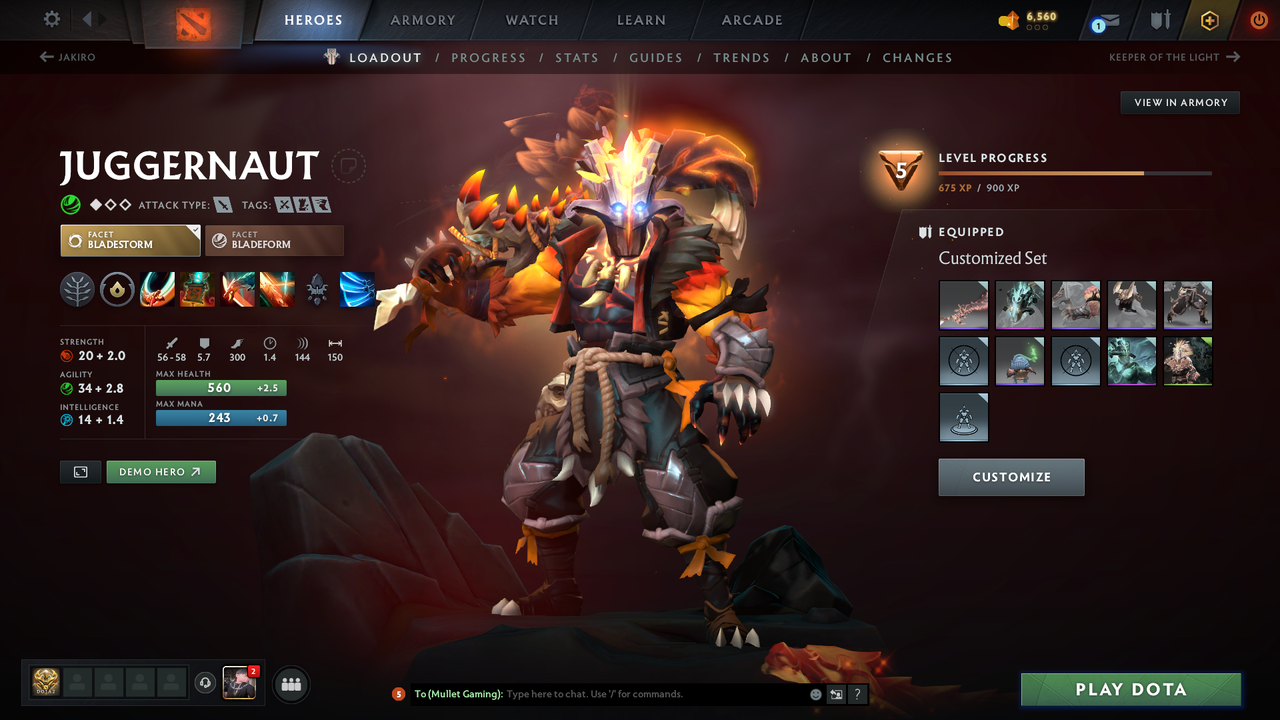The height and width of the screenshot is (720, 1280).
Task: Inspect the Healing Ward ability icon
Action: pos(197,290)
